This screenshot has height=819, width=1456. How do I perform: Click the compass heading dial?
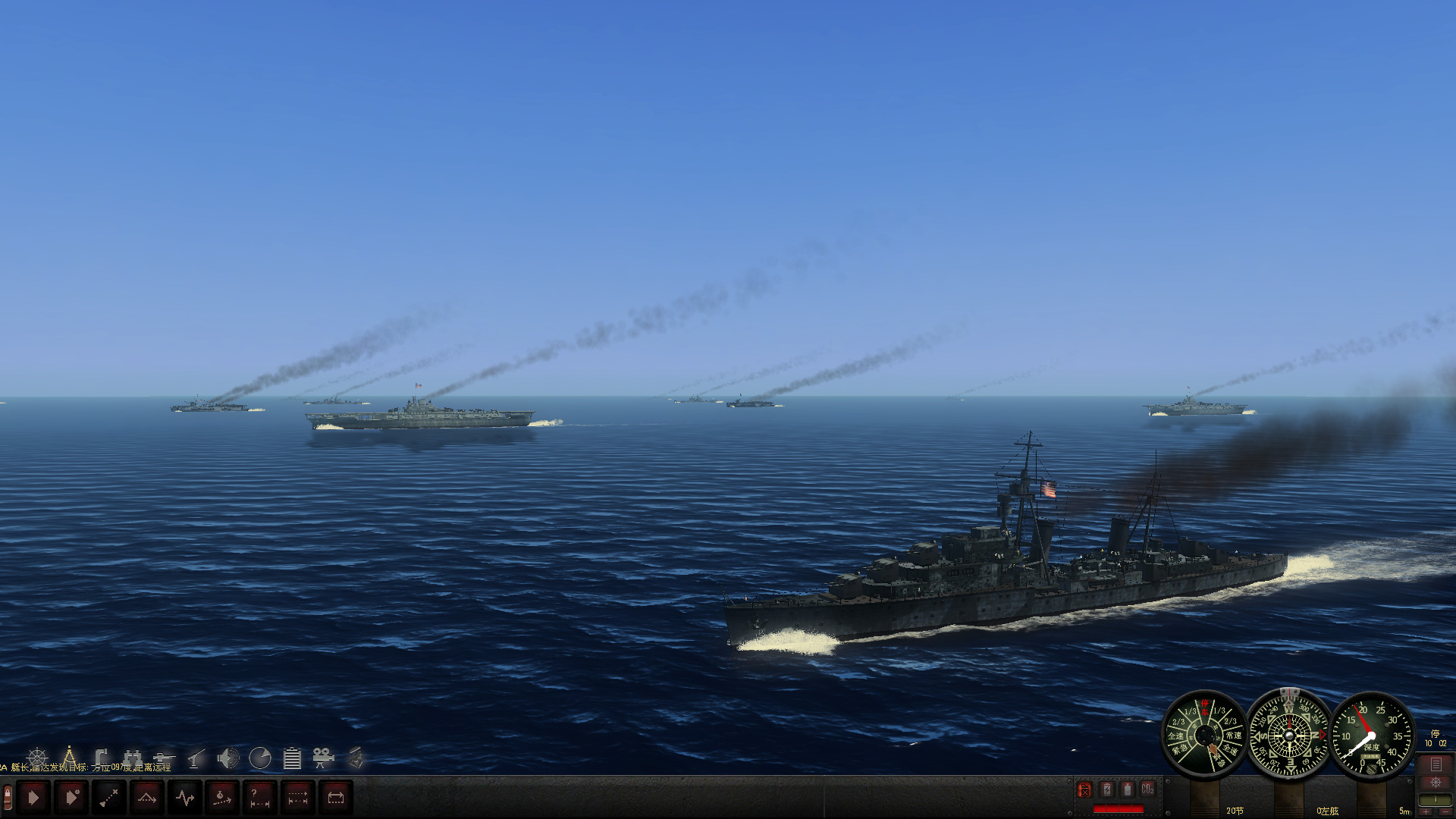(x=1289, y=735)
